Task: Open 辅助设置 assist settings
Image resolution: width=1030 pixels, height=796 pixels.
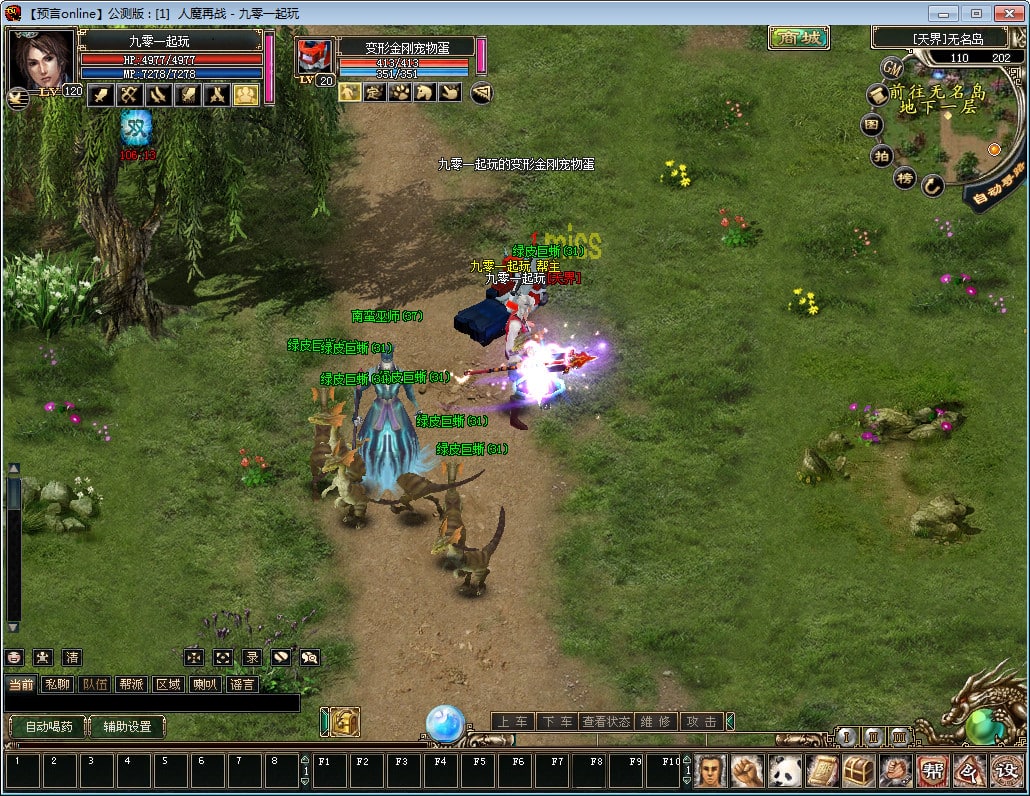Action: 127,727
